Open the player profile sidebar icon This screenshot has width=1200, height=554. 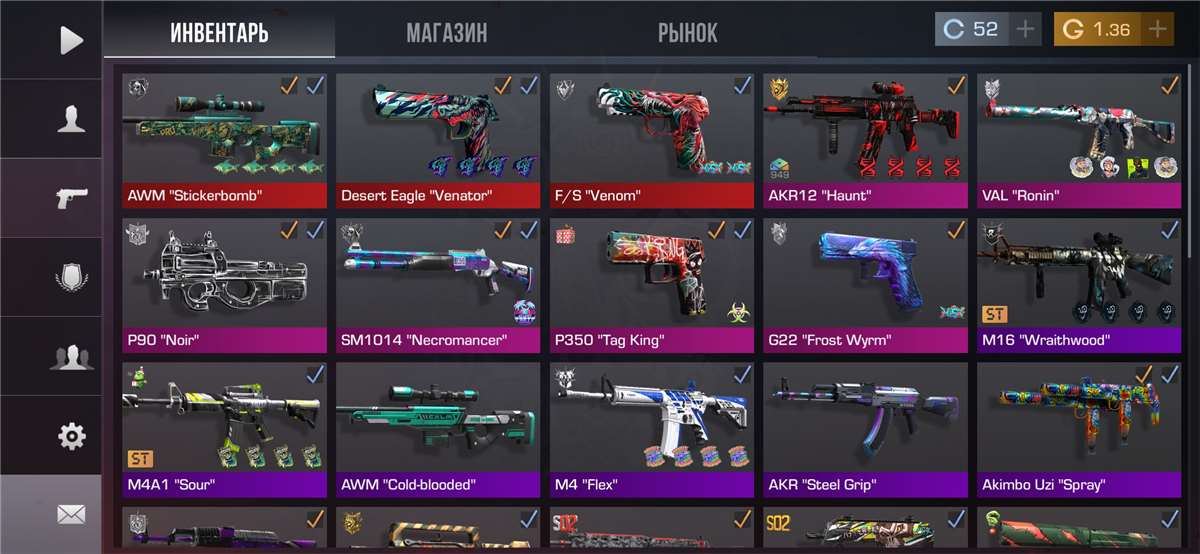click(71, 118)
